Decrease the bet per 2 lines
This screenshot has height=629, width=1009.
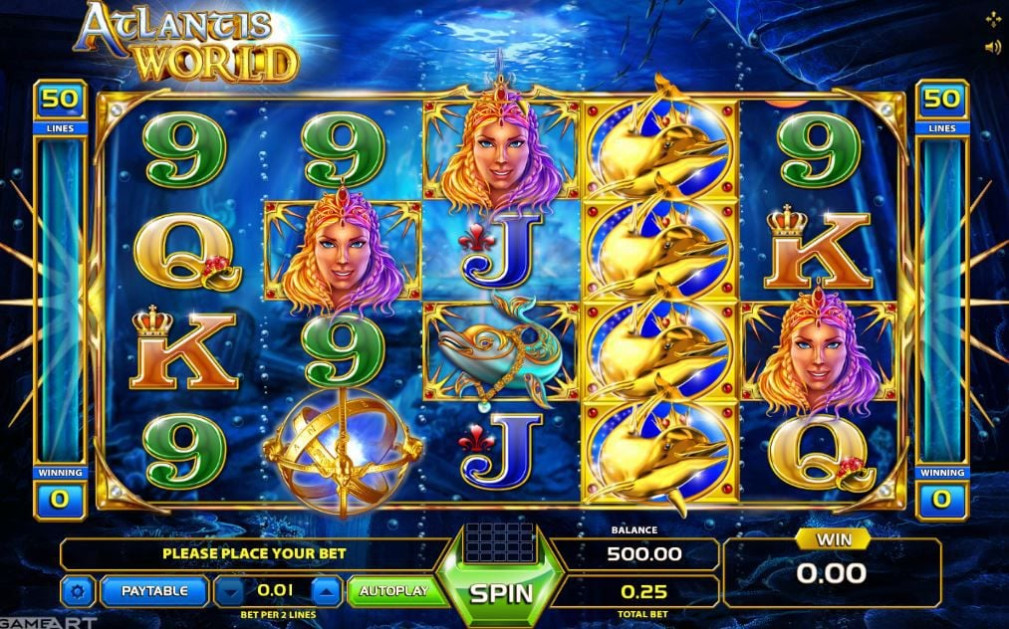tap(230, 591)
